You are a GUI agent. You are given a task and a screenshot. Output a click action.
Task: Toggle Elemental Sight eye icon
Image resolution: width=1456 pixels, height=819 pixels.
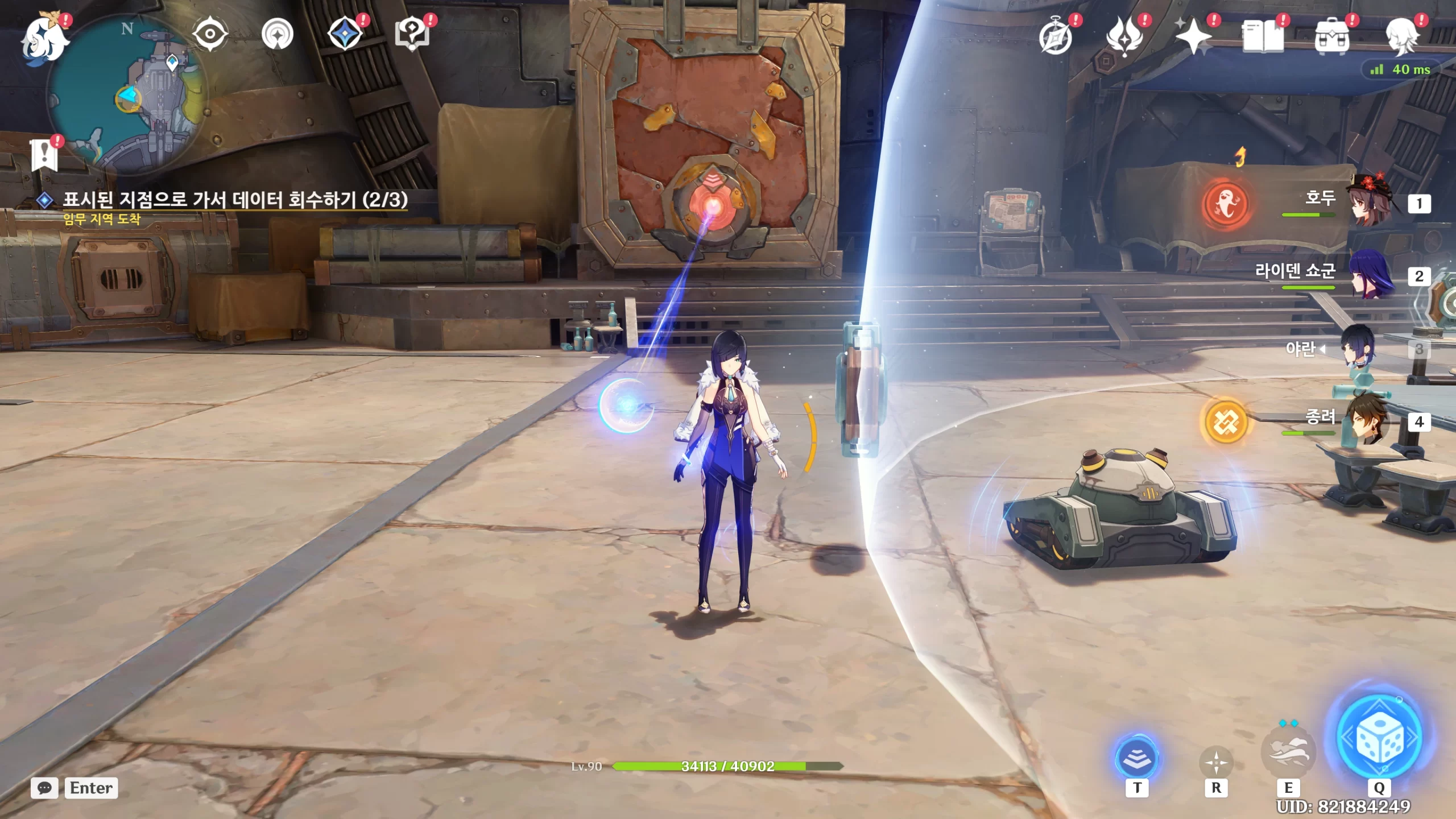210,34
